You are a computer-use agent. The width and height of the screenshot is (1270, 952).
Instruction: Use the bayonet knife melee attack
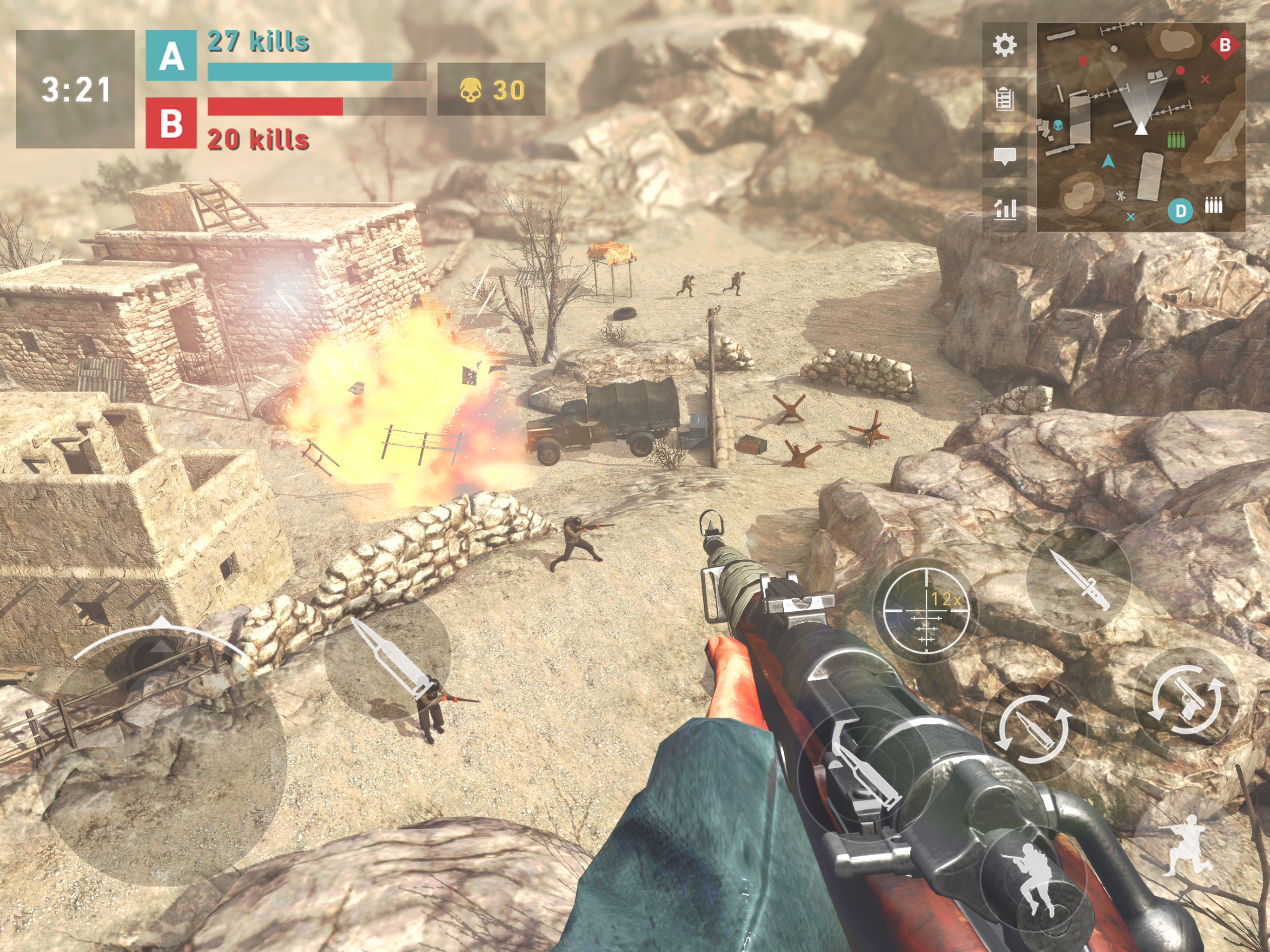coord(1079,579)
